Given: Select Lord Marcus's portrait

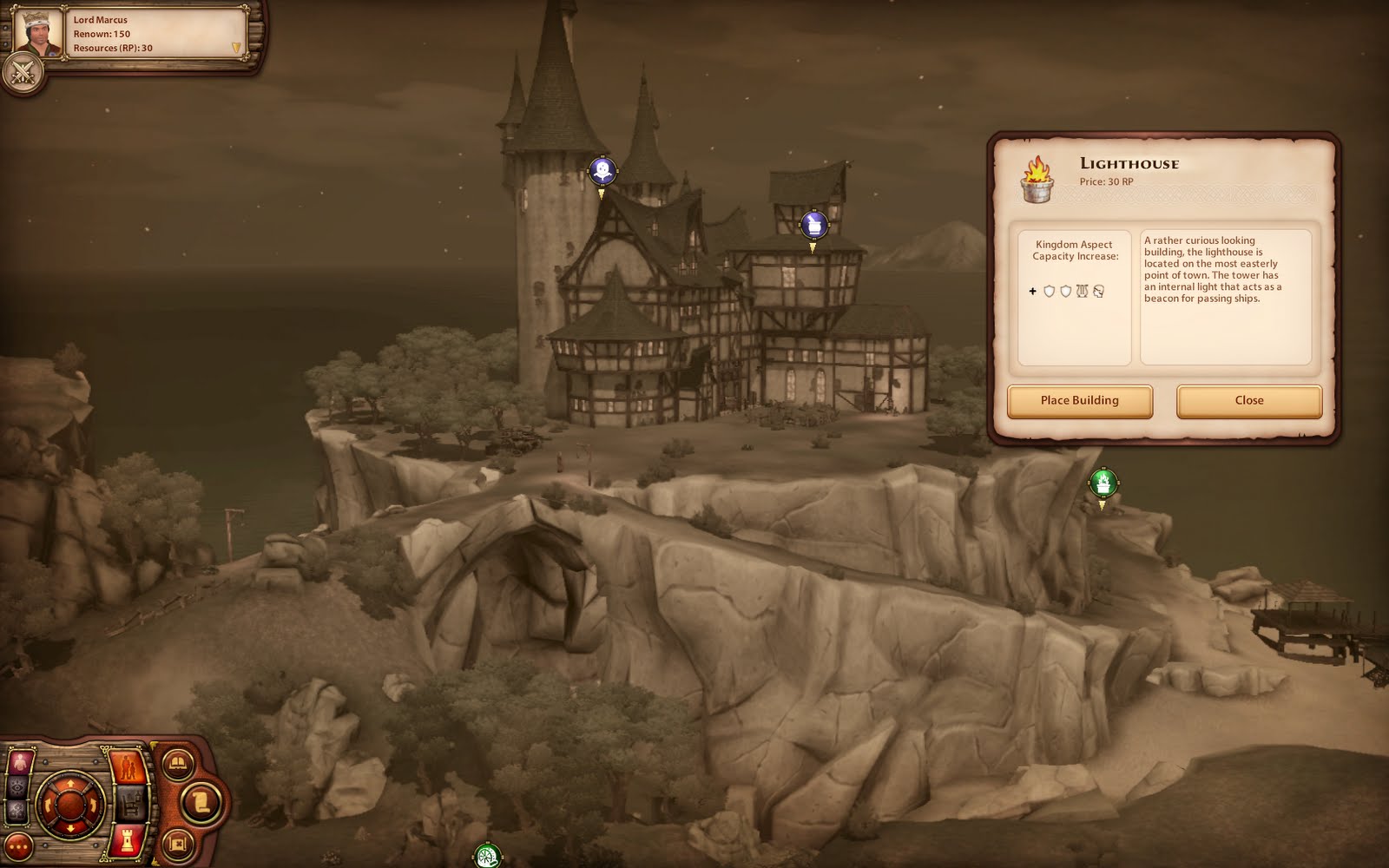Looking at the screenshot, I should coord(39,33).
